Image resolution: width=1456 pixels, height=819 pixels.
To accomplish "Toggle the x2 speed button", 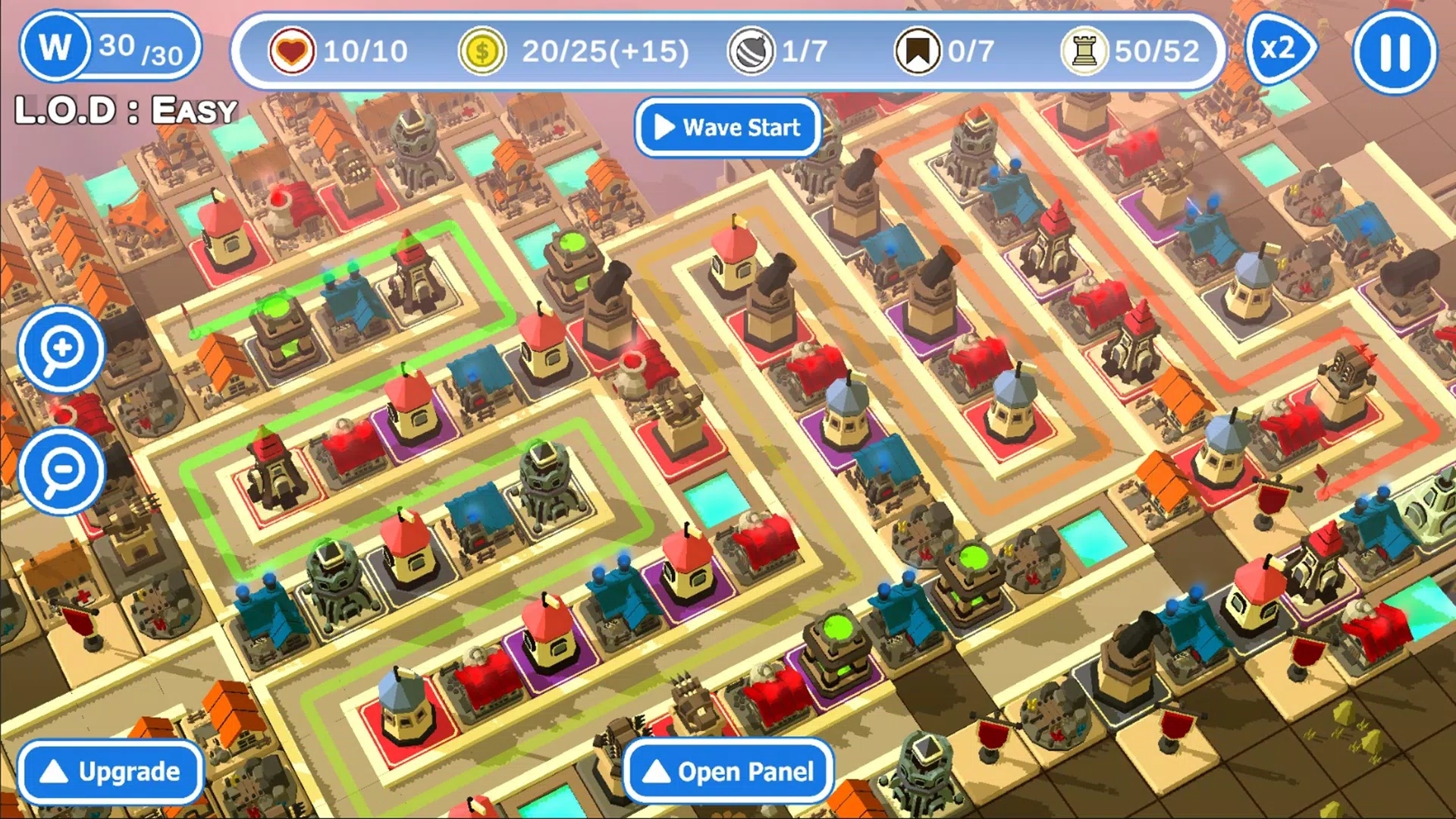I will pos(1280,50).
